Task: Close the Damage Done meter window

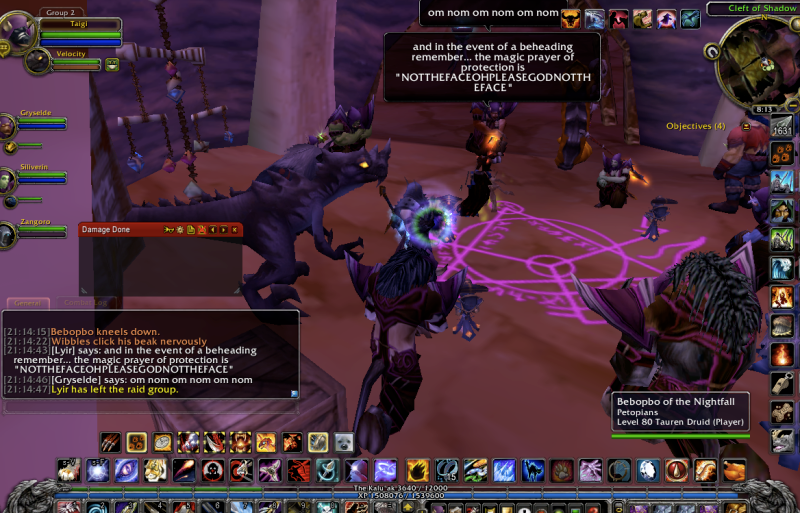Action: [235, 229]
